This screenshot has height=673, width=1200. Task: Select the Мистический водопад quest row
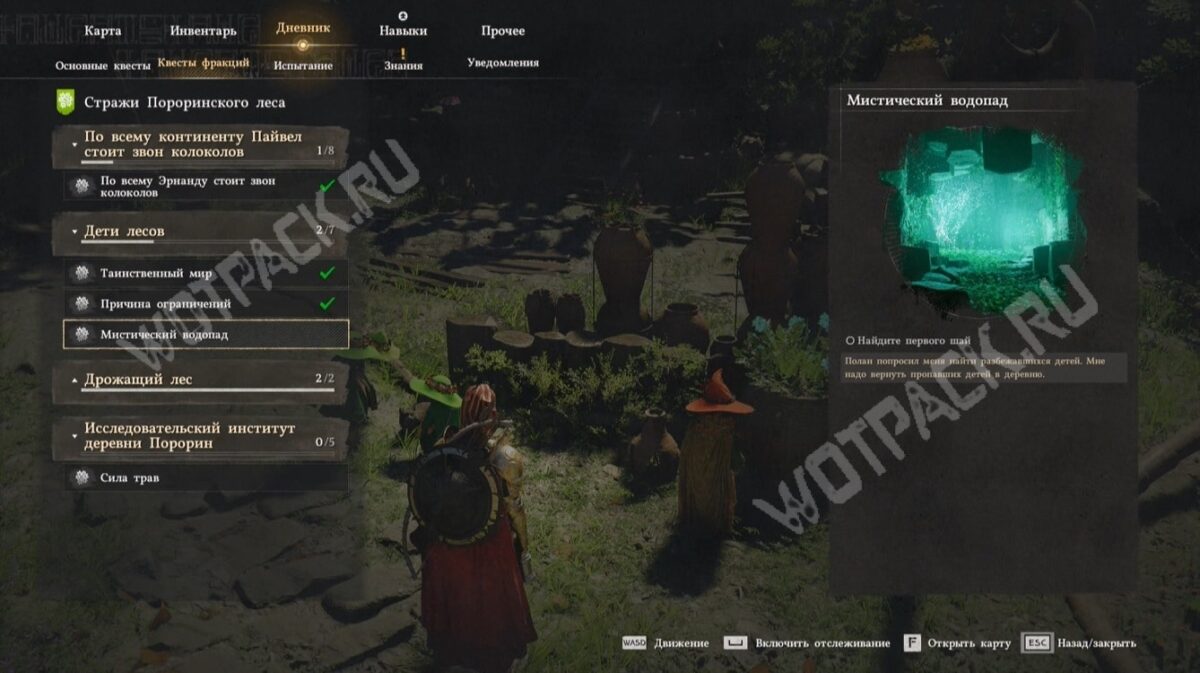pos(205,334)
